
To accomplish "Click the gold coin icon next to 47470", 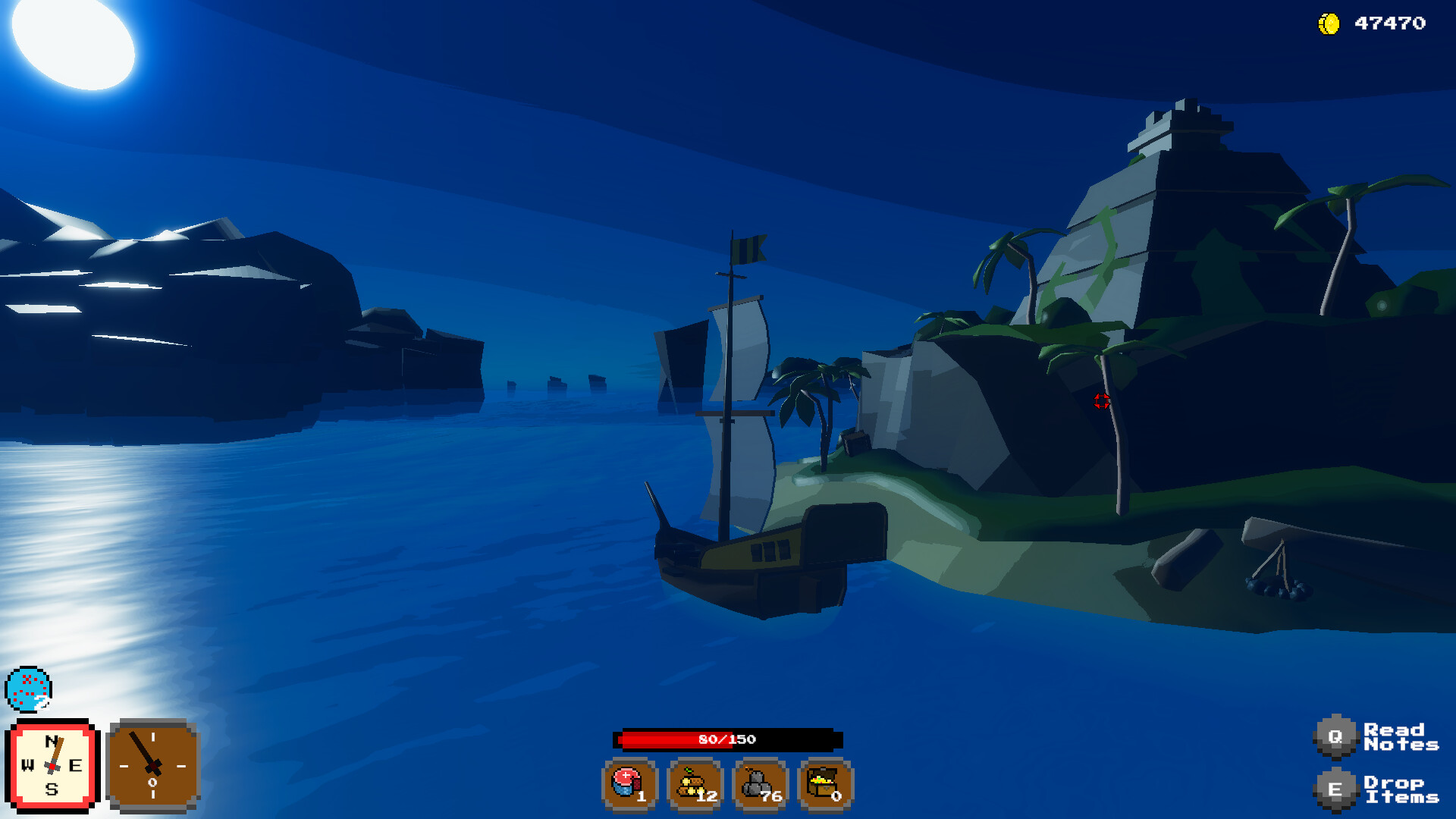I will coord(1329,22).
